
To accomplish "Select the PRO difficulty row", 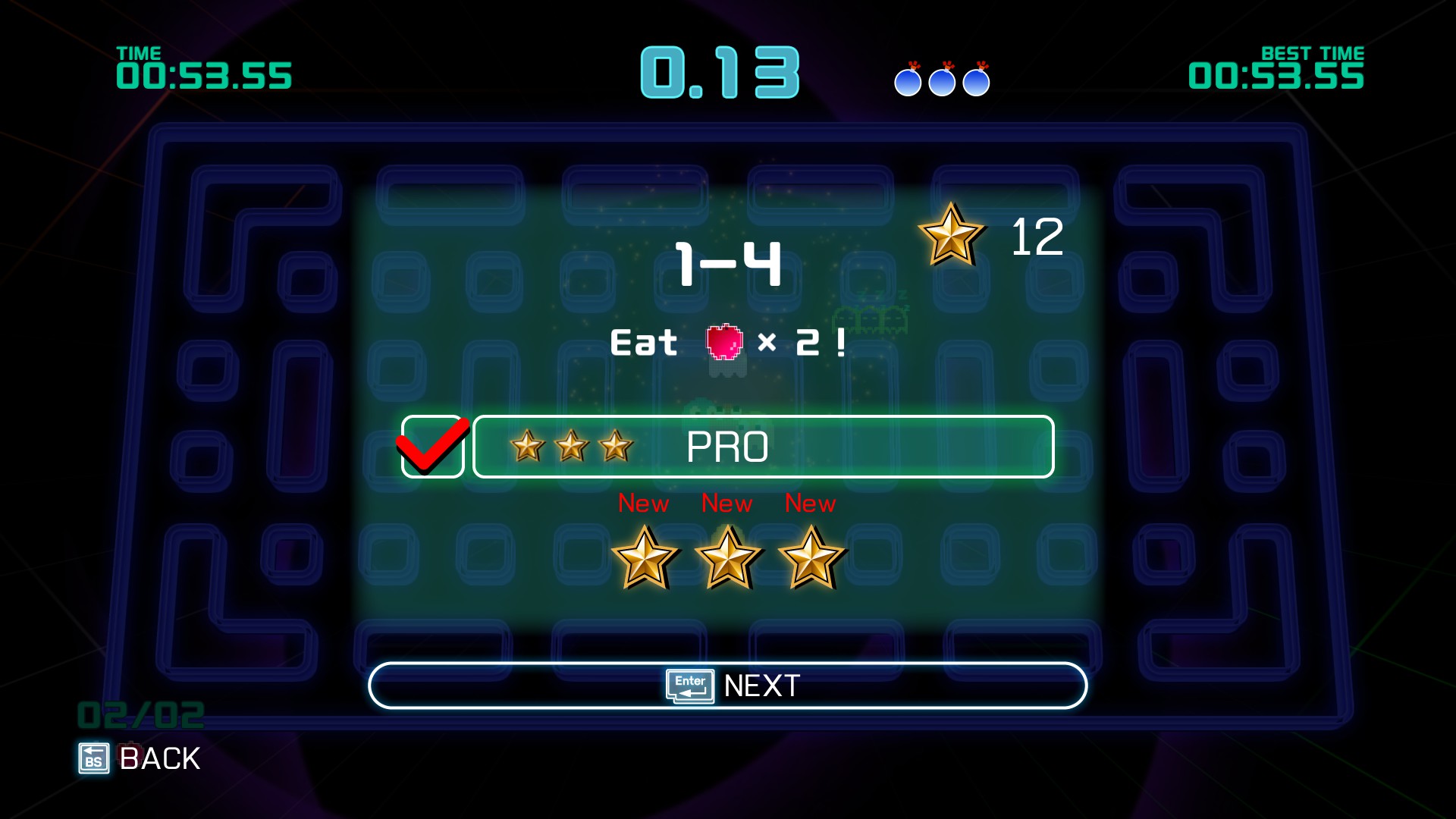I will 763,447.
